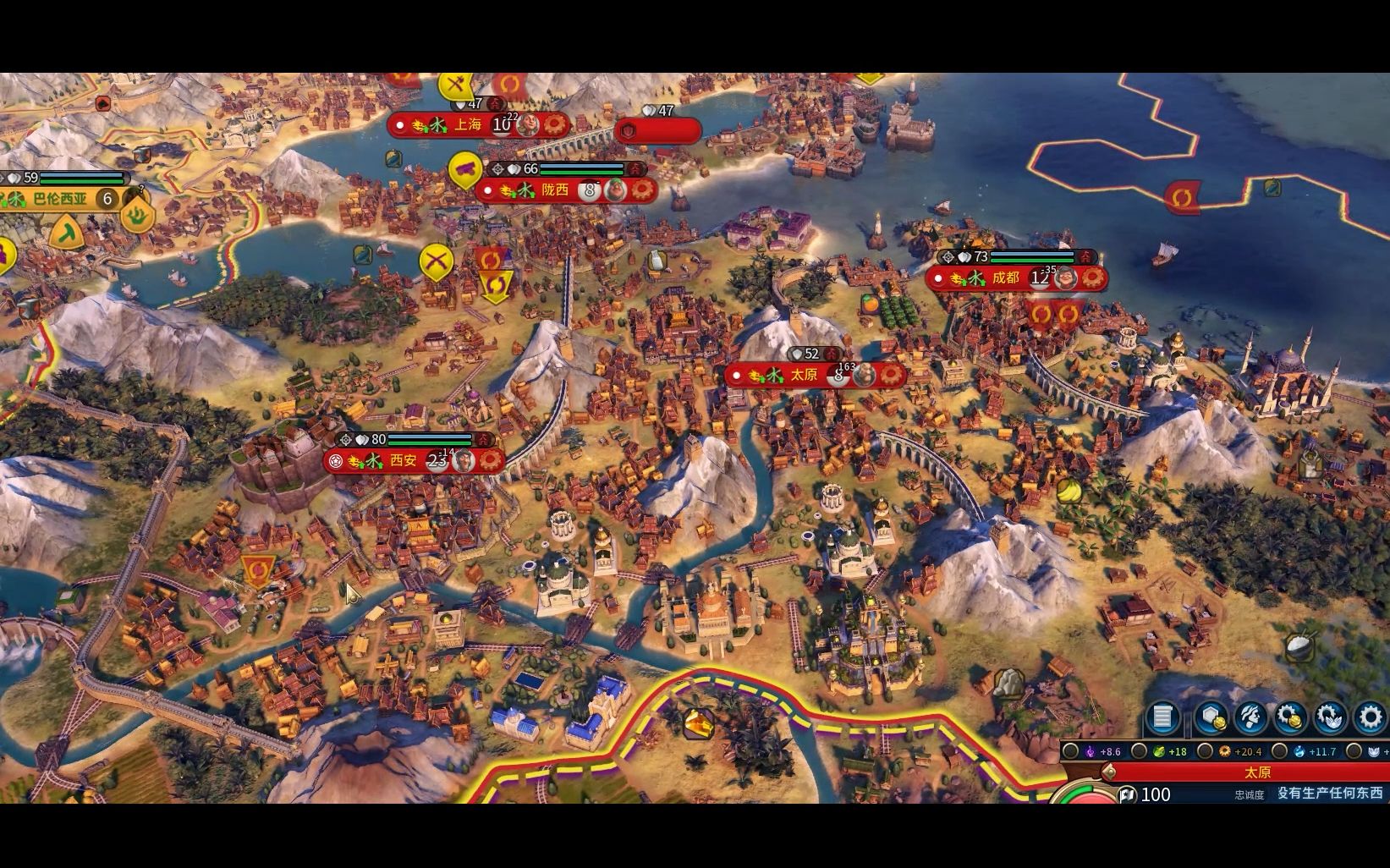Select the yellow siege cannon unit marker
Image resolution: width=1390 pixels, height=868 pixels.
(x=464, y=169)
